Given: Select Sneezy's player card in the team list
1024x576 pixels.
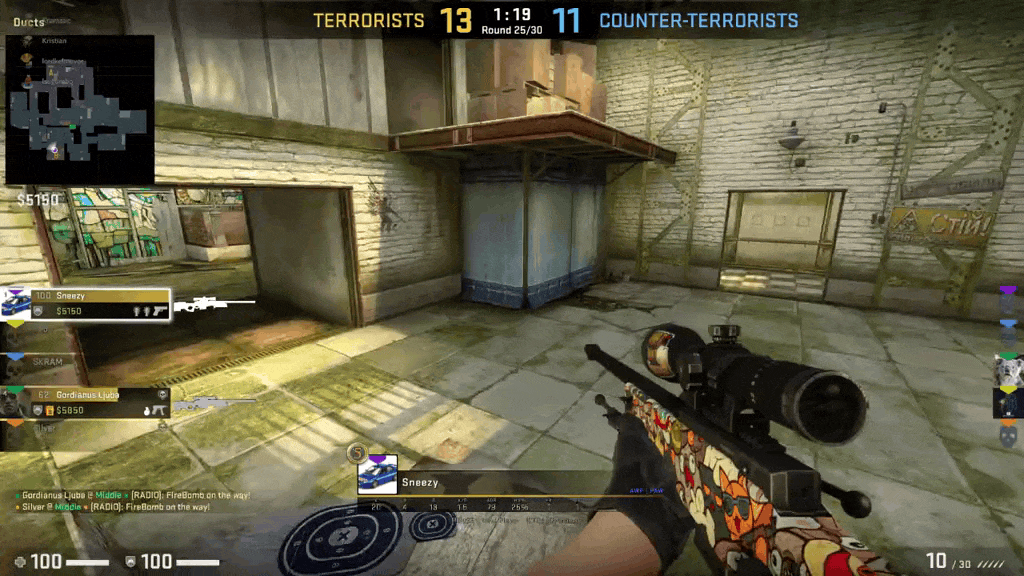Looking at the screenshot, I should [x=85, y=305].
